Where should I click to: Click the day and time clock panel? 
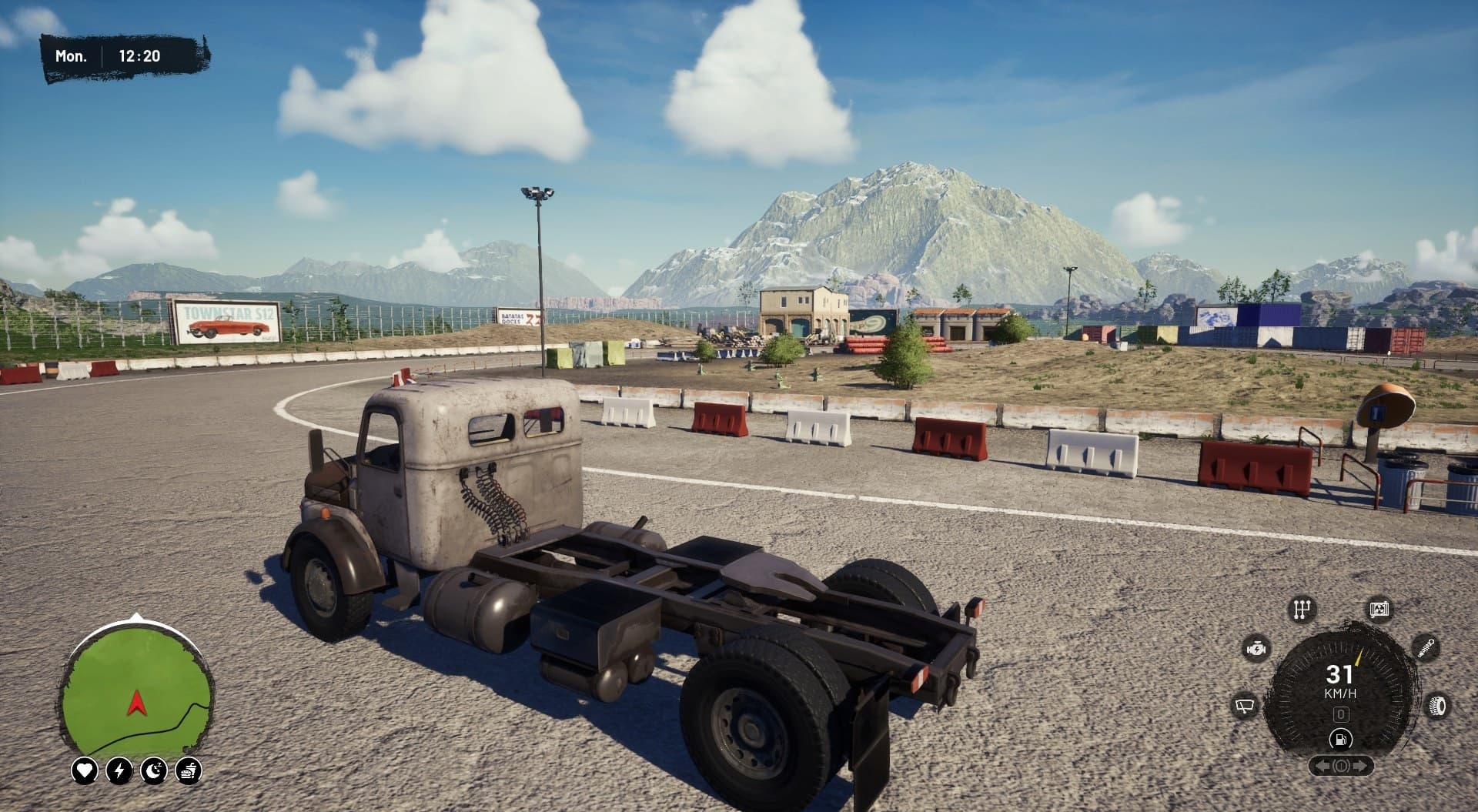tap(125, 56)
